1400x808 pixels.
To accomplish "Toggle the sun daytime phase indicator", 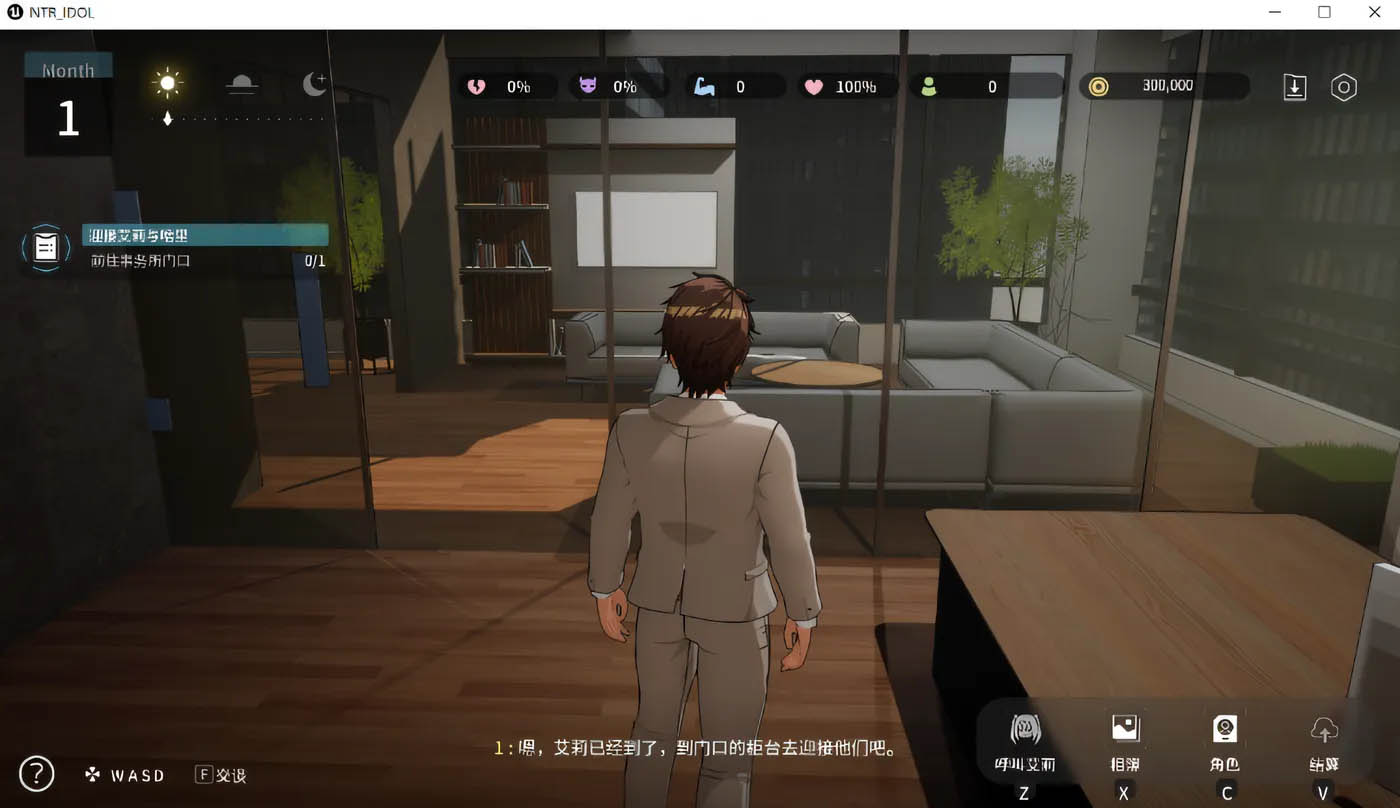I will (167, 84).
